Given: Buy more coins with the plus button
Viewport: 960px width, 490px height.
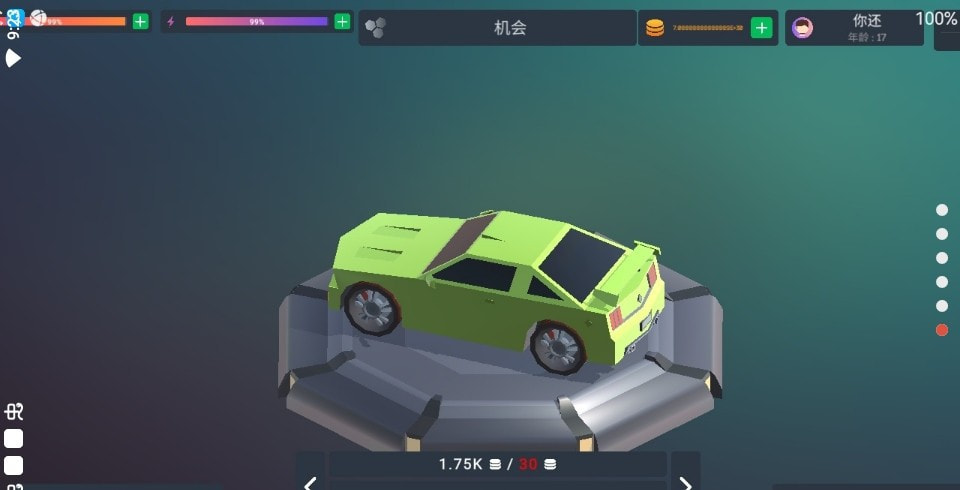Looking at the screenshot, I should 762,28.
